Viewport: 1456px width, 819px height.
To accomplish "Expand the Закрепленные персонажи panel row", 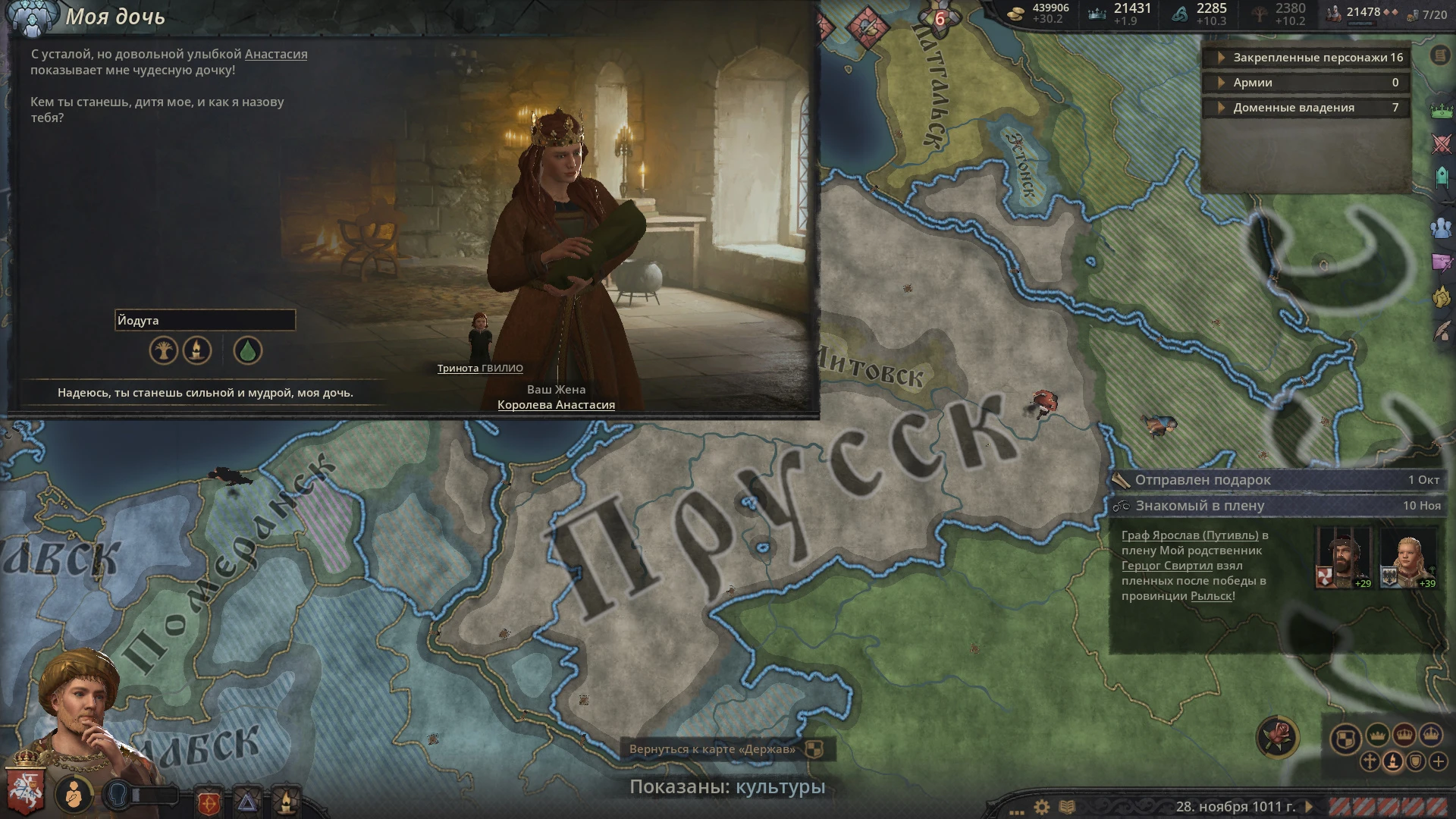I will point(1304,57).
